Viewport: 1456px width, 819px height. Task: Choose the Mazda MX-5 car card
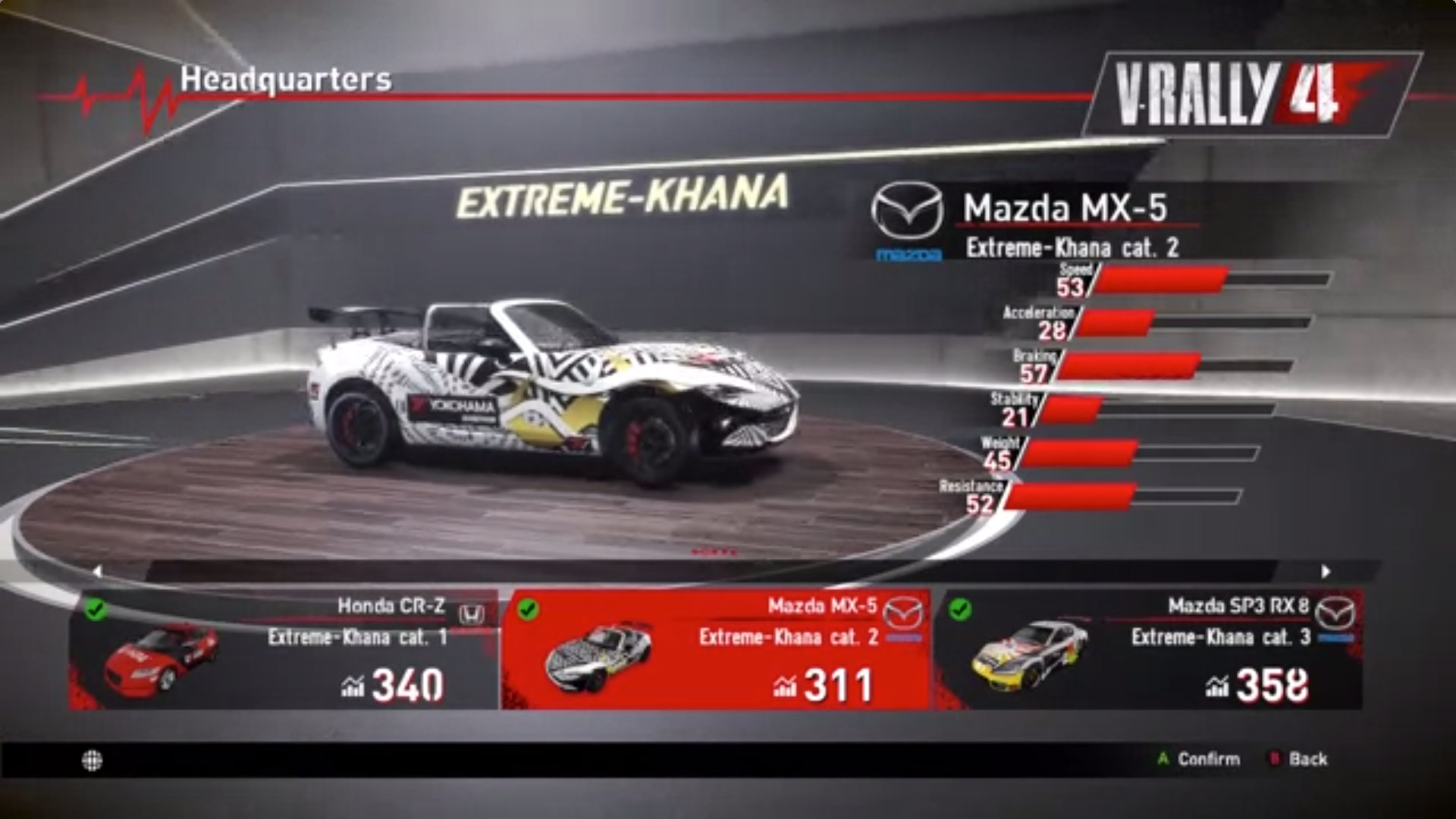click(715, 650)
